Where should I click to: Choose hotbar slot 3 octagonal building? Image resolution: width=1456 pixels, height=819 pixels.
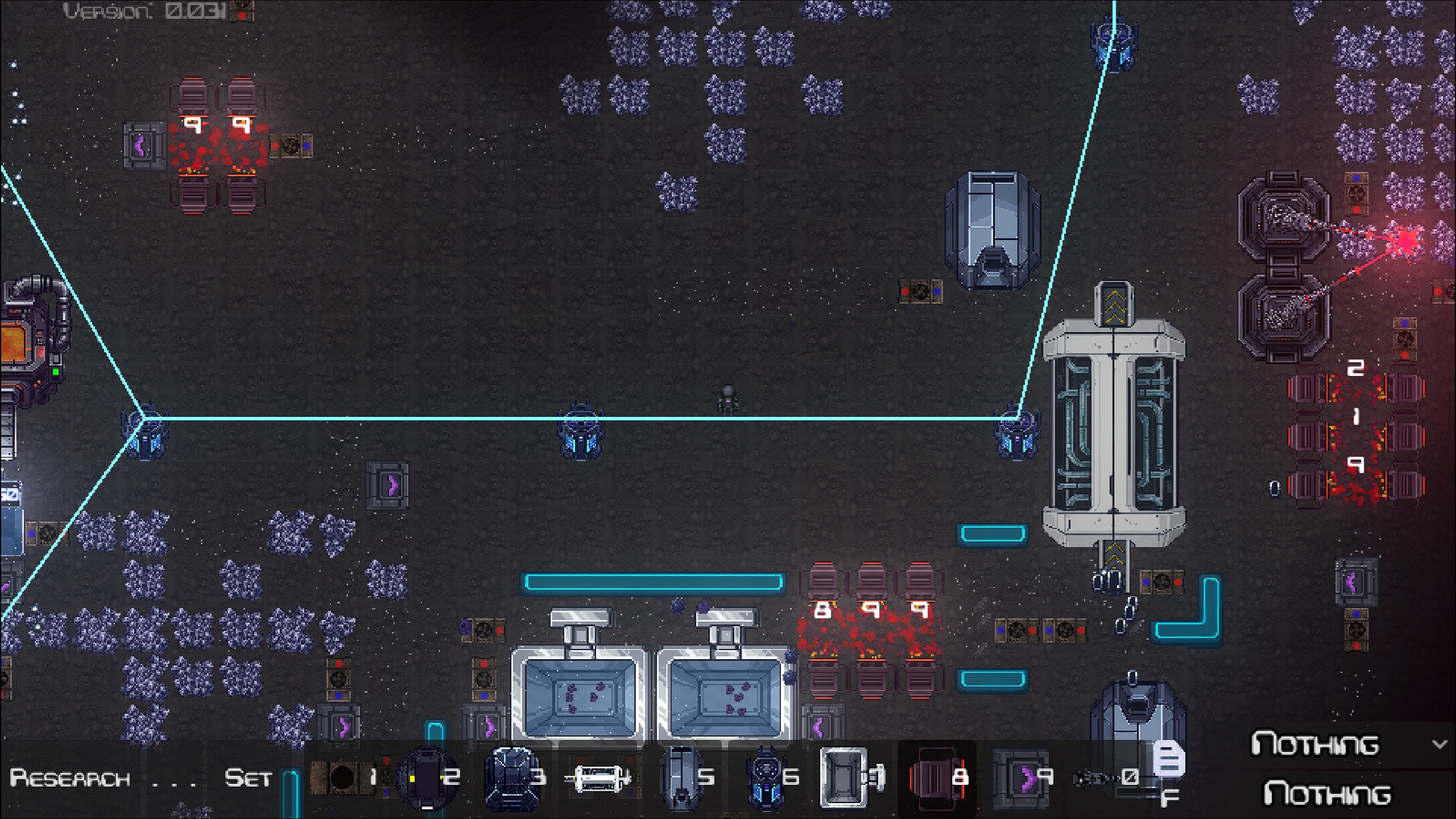tap(512, 778)
